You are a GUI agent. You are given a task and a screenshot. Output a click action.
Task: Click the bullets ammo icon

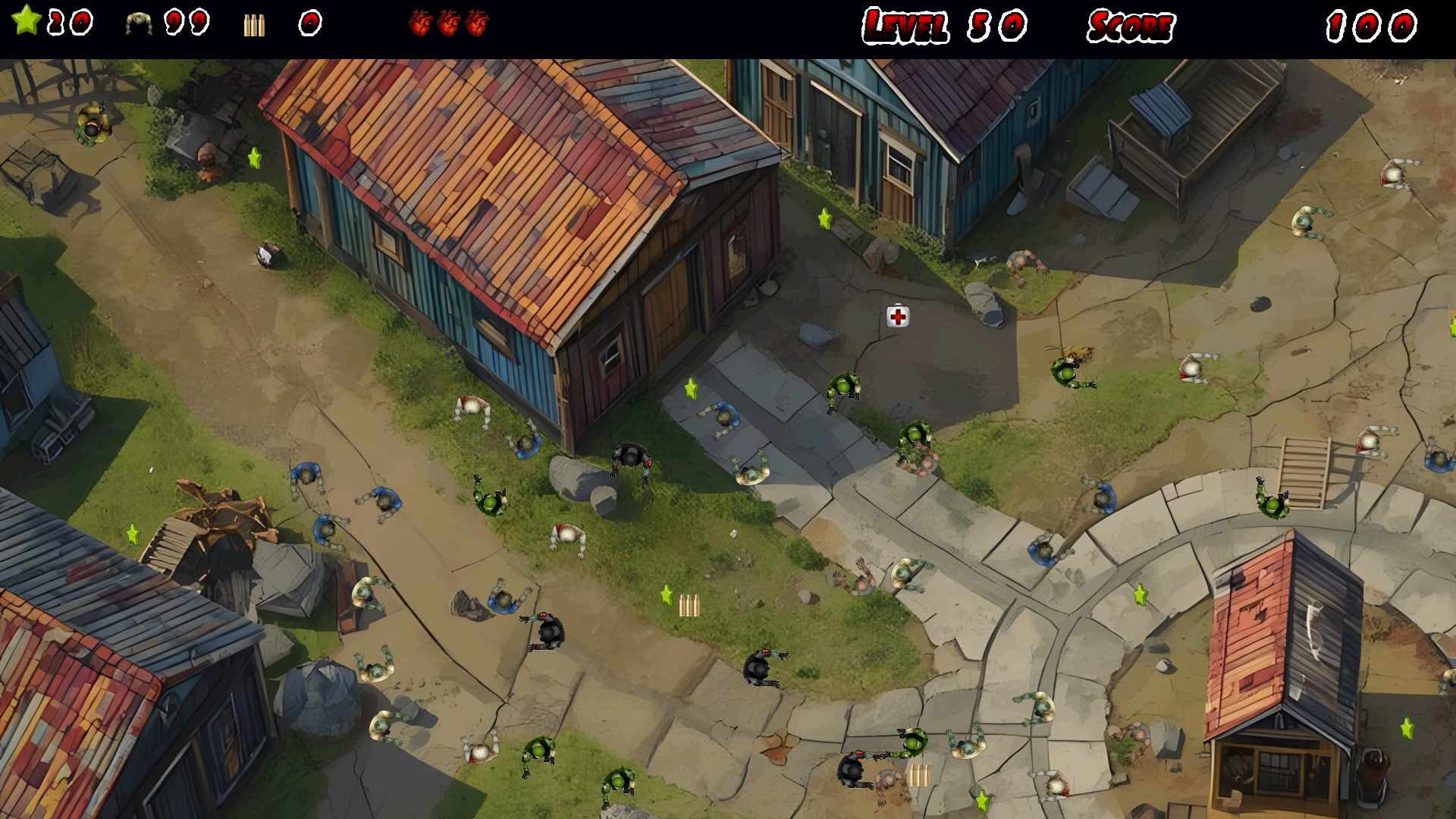[254, 25]
